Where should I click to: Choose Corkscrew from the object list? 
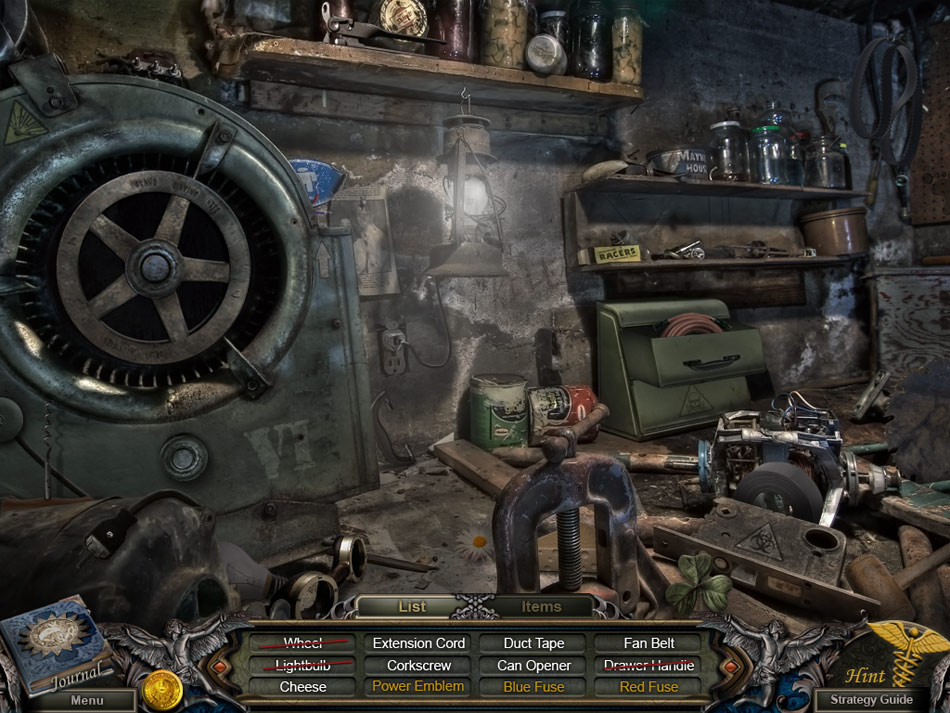[418, 665]
